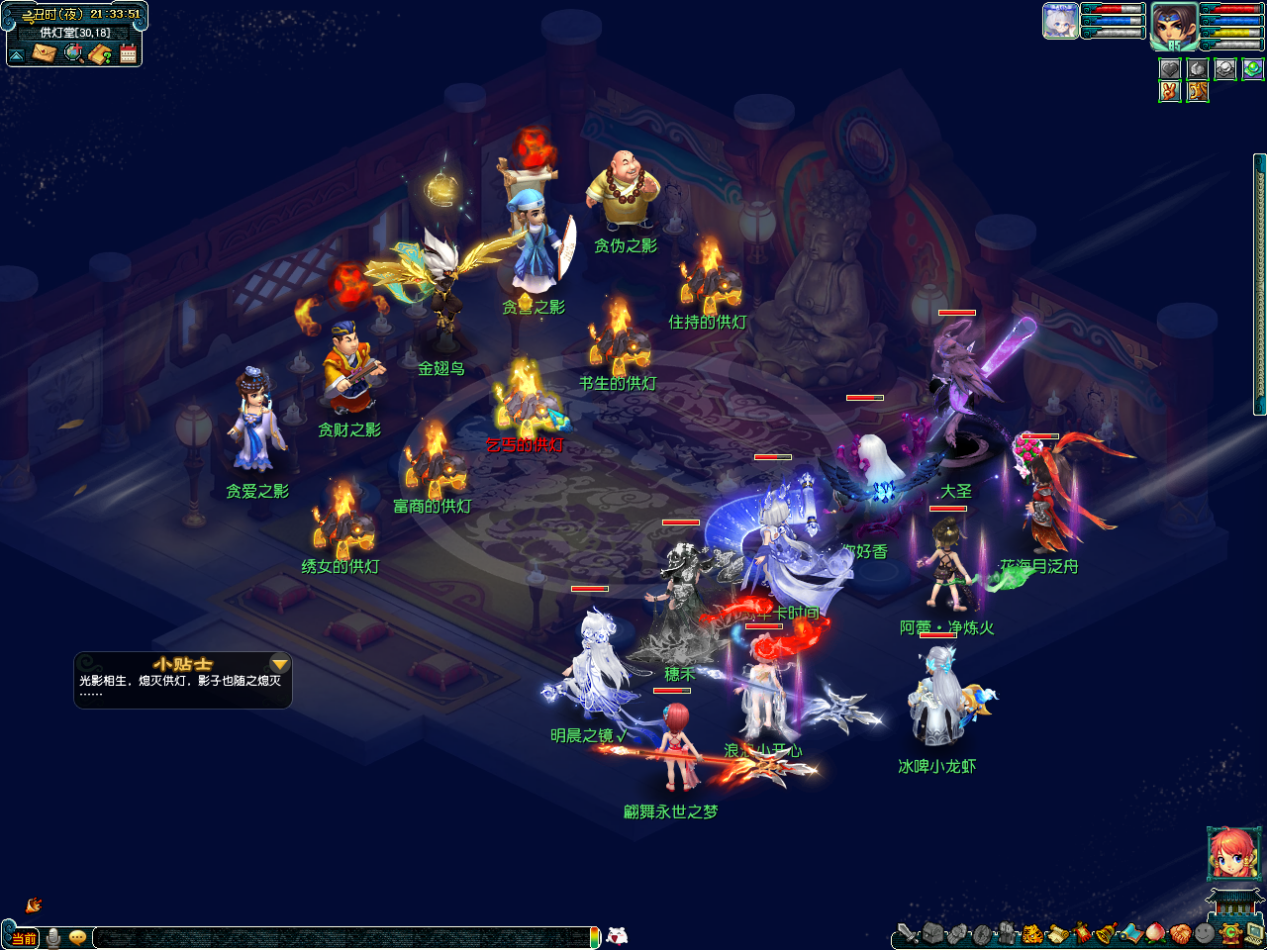Open the handshake friends icon
Viewport: 1267px width, 950px height.
coord(1179,935)
